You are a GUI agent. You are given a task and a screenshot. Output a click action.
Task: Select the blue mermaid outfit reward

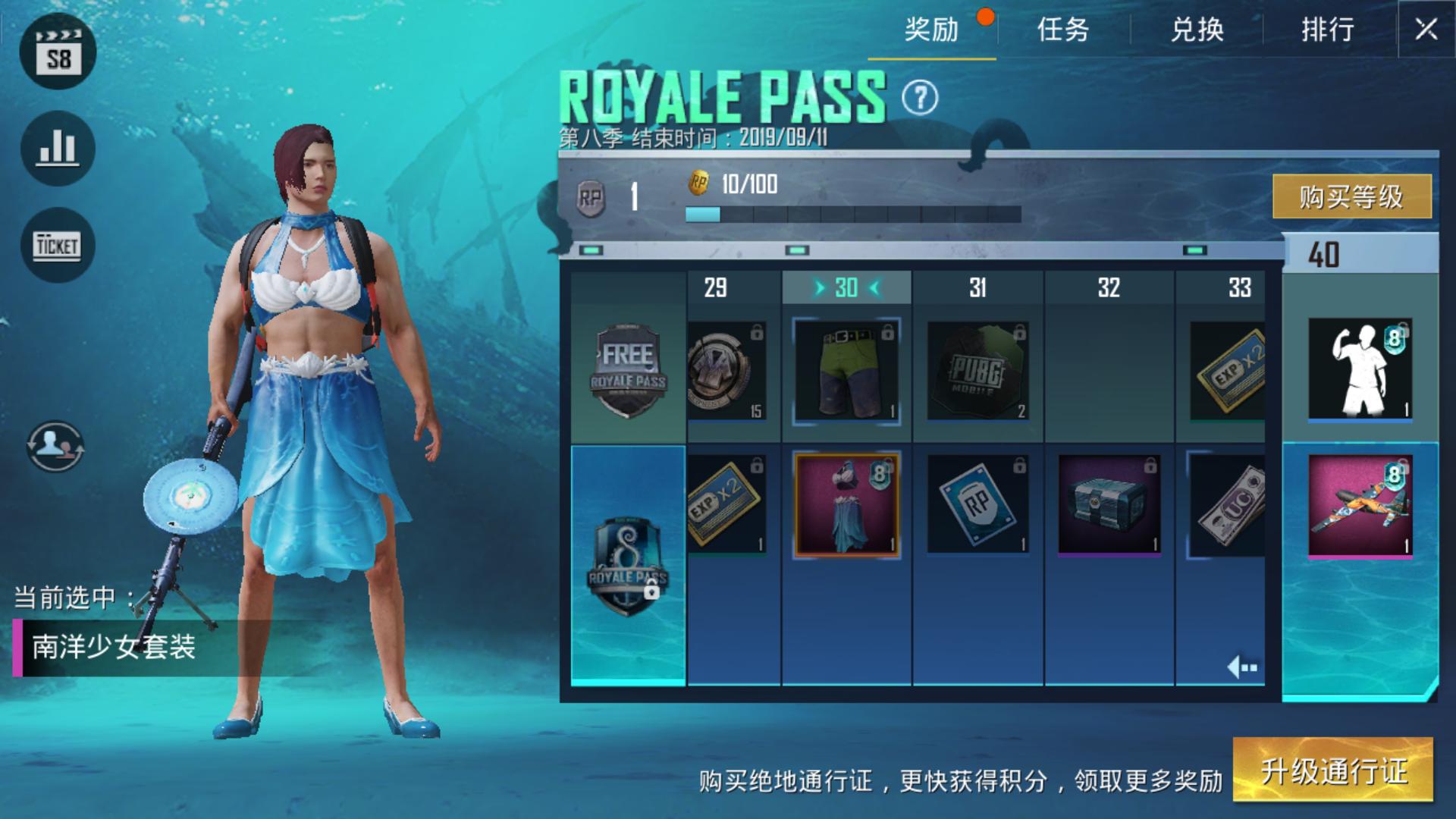coord(846,504)
